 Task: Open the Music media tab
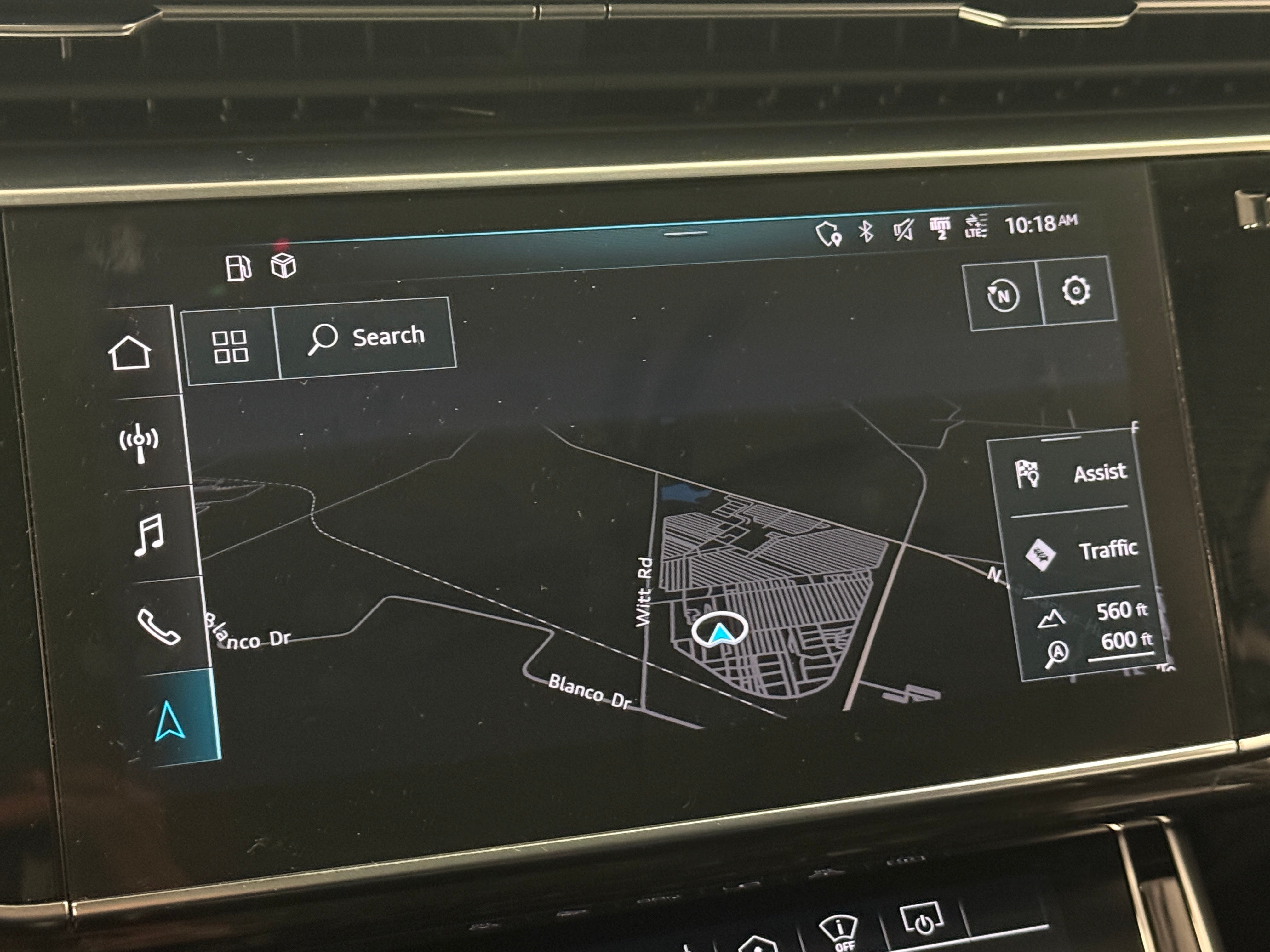point(149,535)
